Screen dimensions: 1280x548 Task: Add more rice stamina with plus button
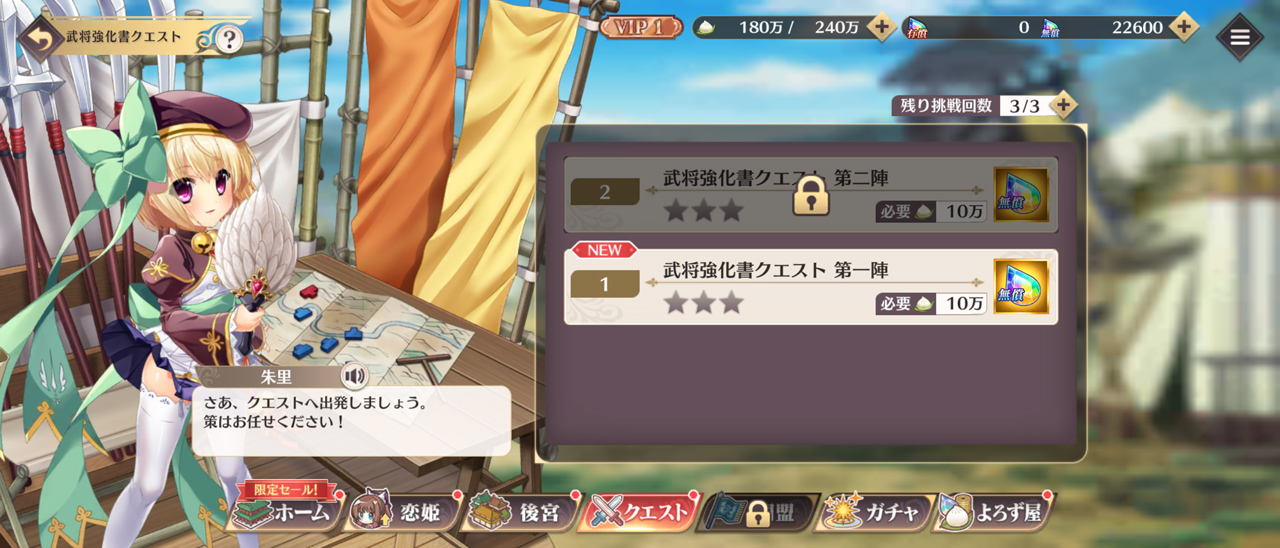click(x=881, y=27)
